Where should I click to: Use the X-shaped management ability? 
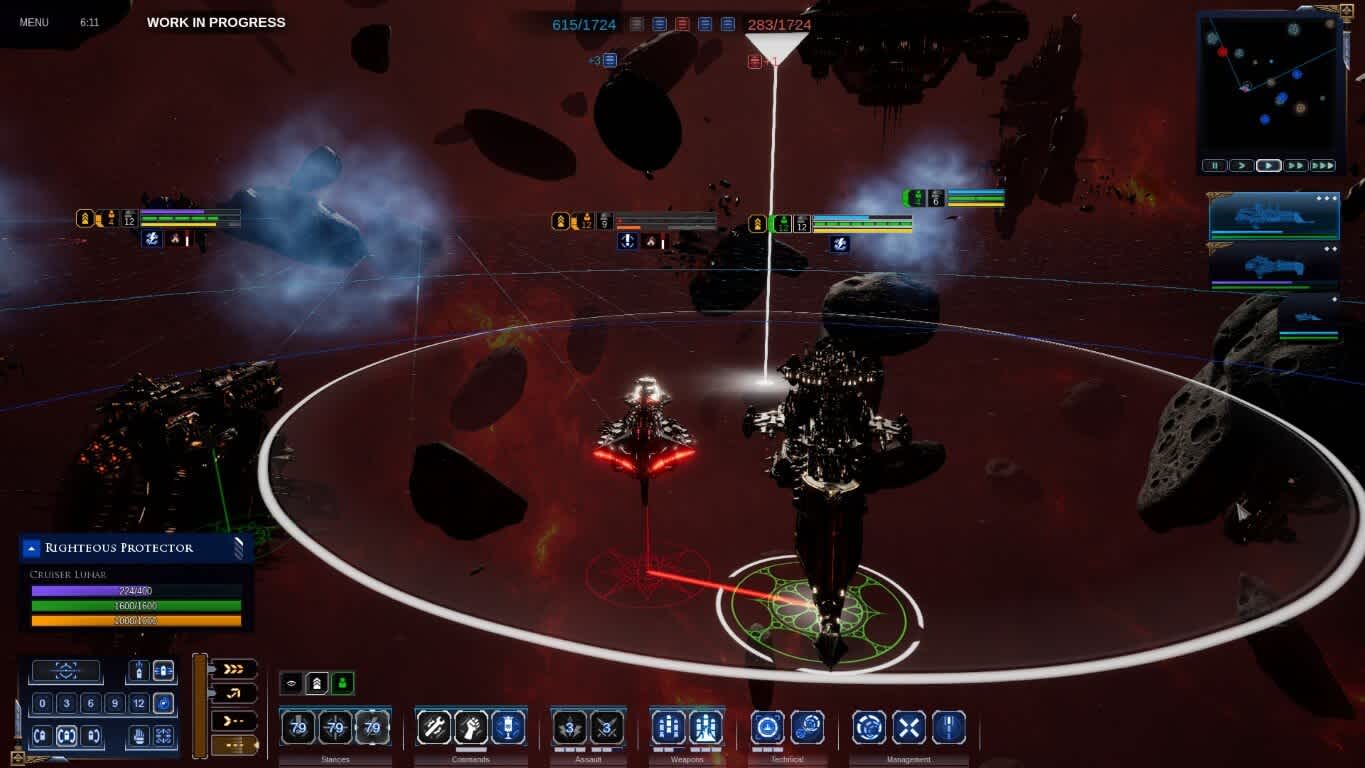pos(908,727)
